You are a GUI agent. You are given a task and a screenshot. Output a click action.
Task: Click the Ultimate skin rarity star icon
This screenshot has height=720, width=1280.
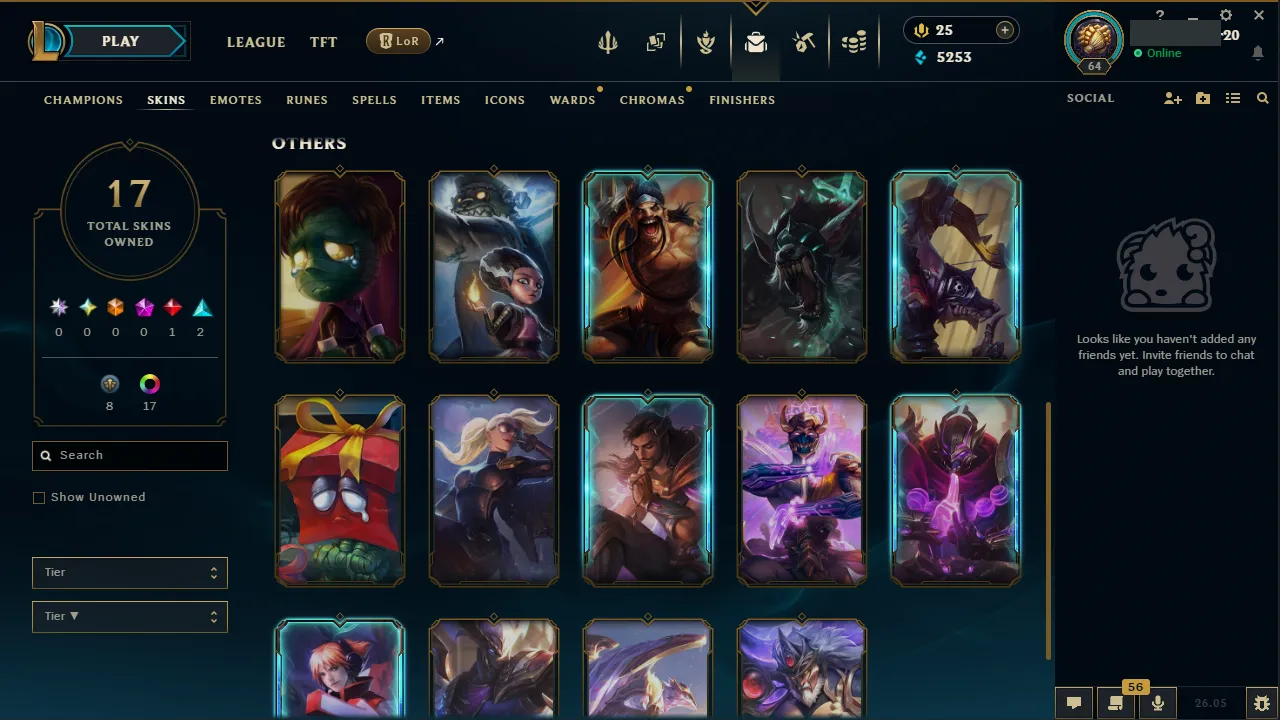[x=58, y=307]
